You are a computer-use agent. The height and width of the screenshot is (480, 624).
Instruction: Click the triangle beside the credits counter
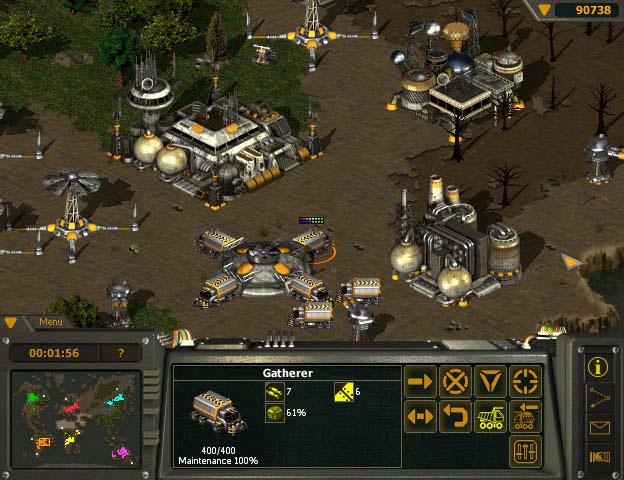[544, 9]
